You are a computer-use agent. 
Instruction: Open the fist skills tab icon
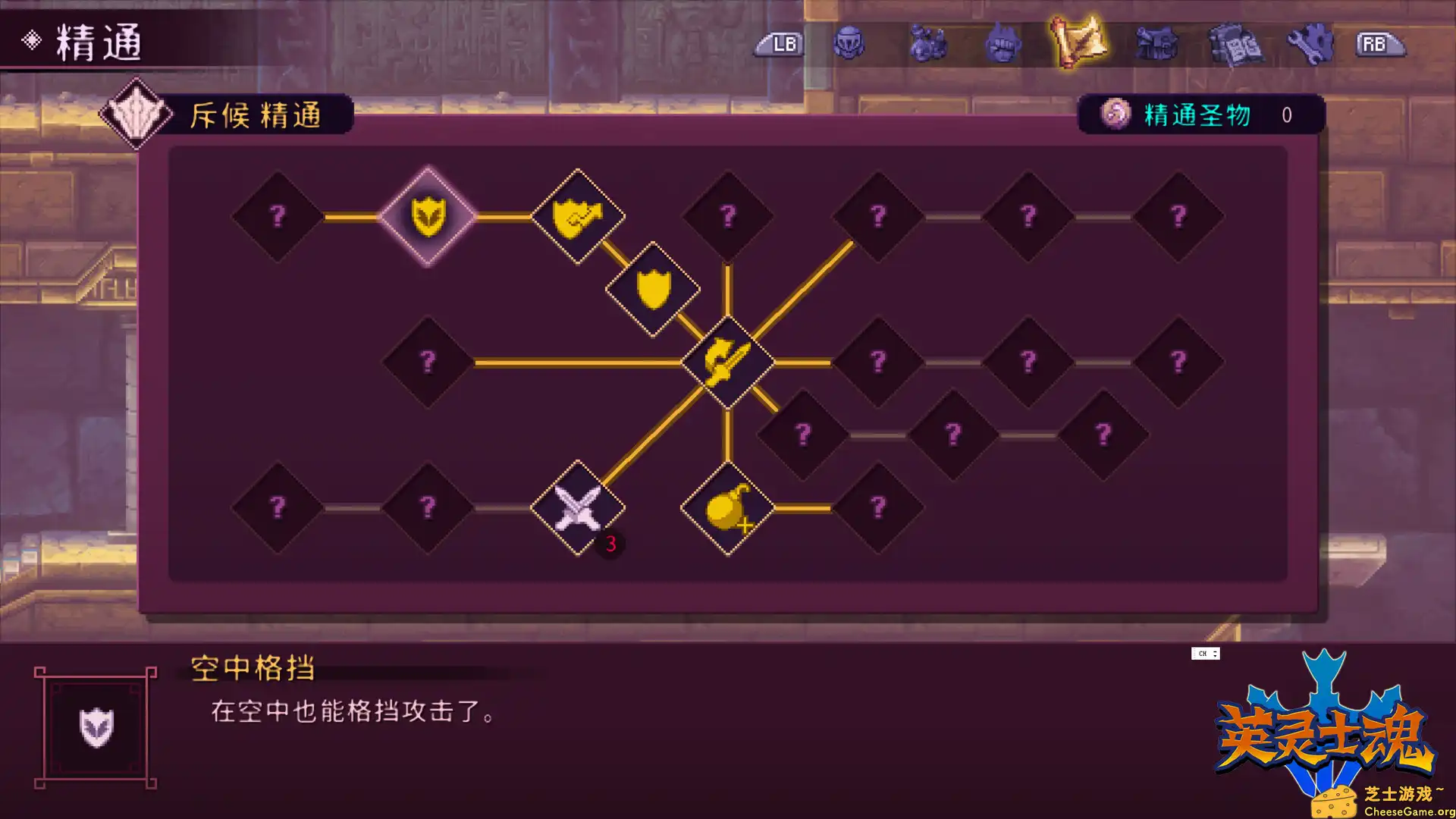click(1003, 43)
